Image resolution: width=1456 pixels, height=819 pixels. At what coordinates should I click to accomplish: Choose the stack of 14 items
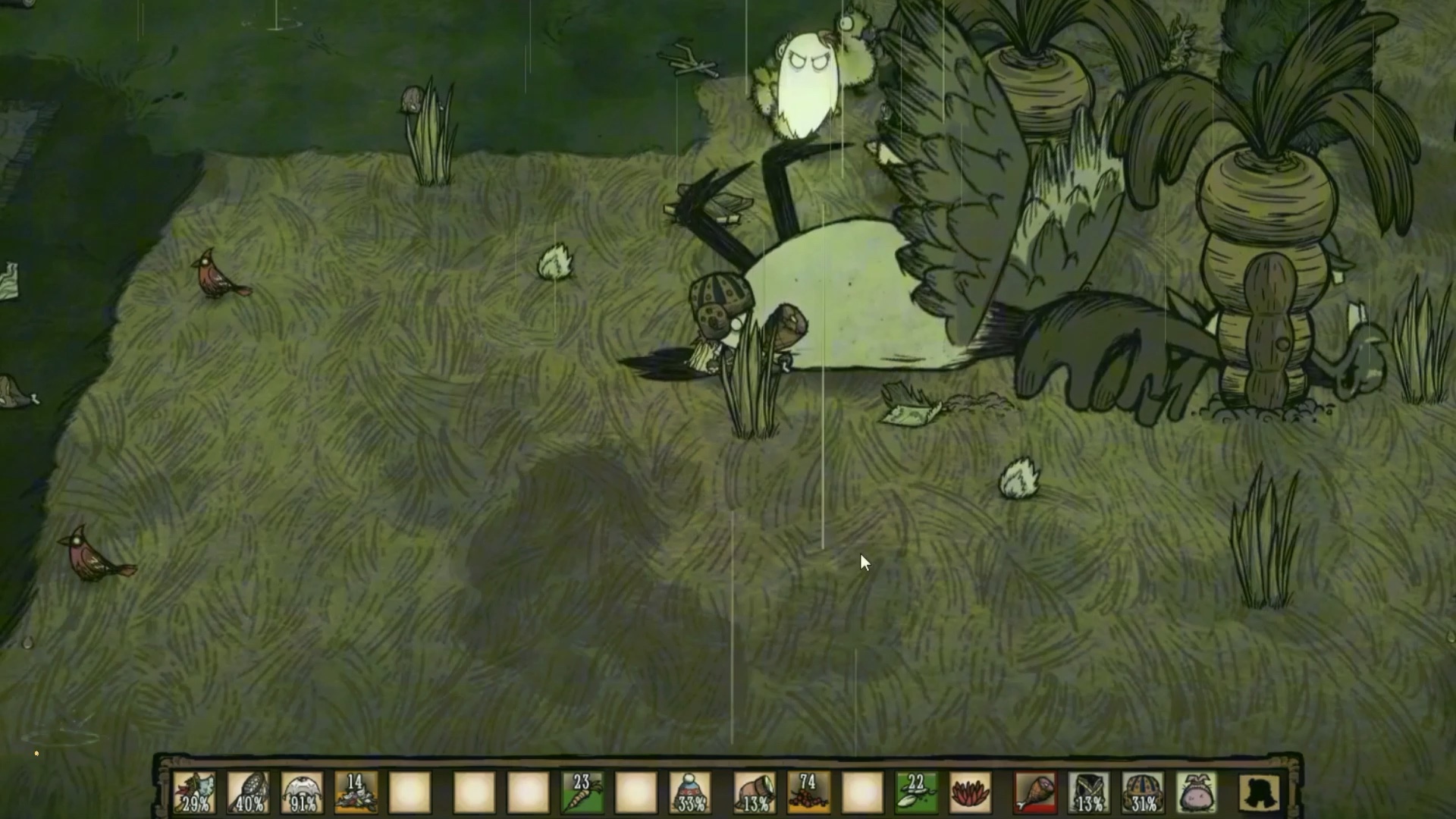(x=356, y=792)
